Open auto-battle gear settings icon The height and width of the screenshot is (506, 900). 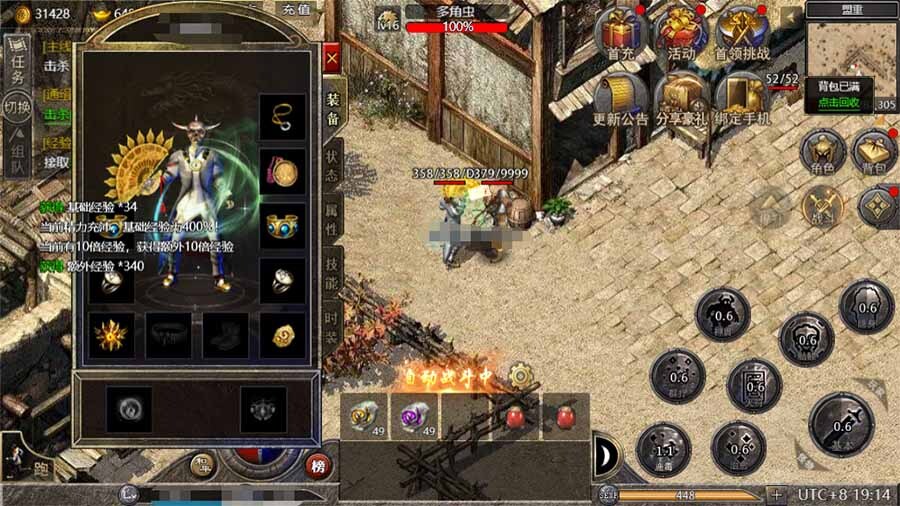click(520, 376)
